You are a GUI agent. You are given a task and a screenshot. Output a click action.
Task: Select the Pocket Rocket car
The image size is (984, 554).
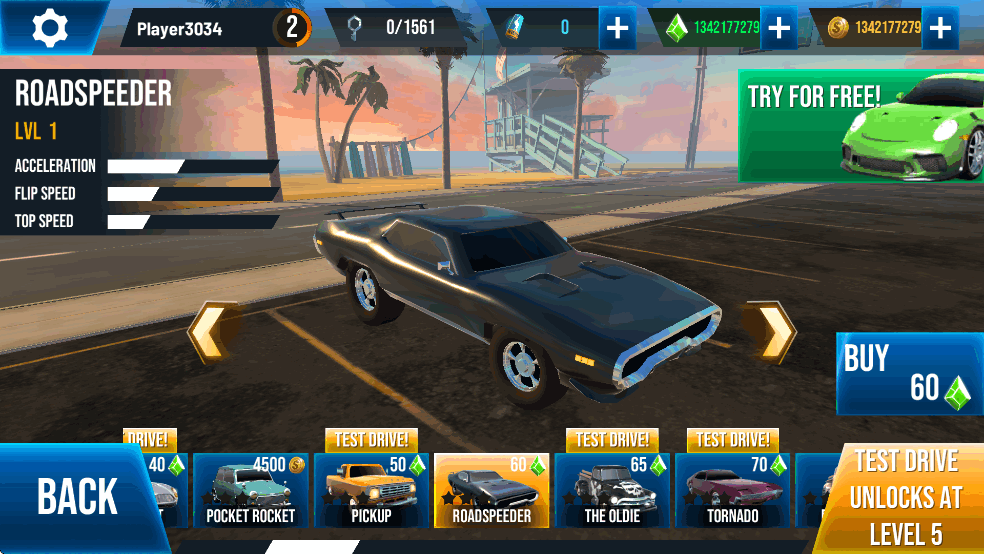(x=251, y=490)
